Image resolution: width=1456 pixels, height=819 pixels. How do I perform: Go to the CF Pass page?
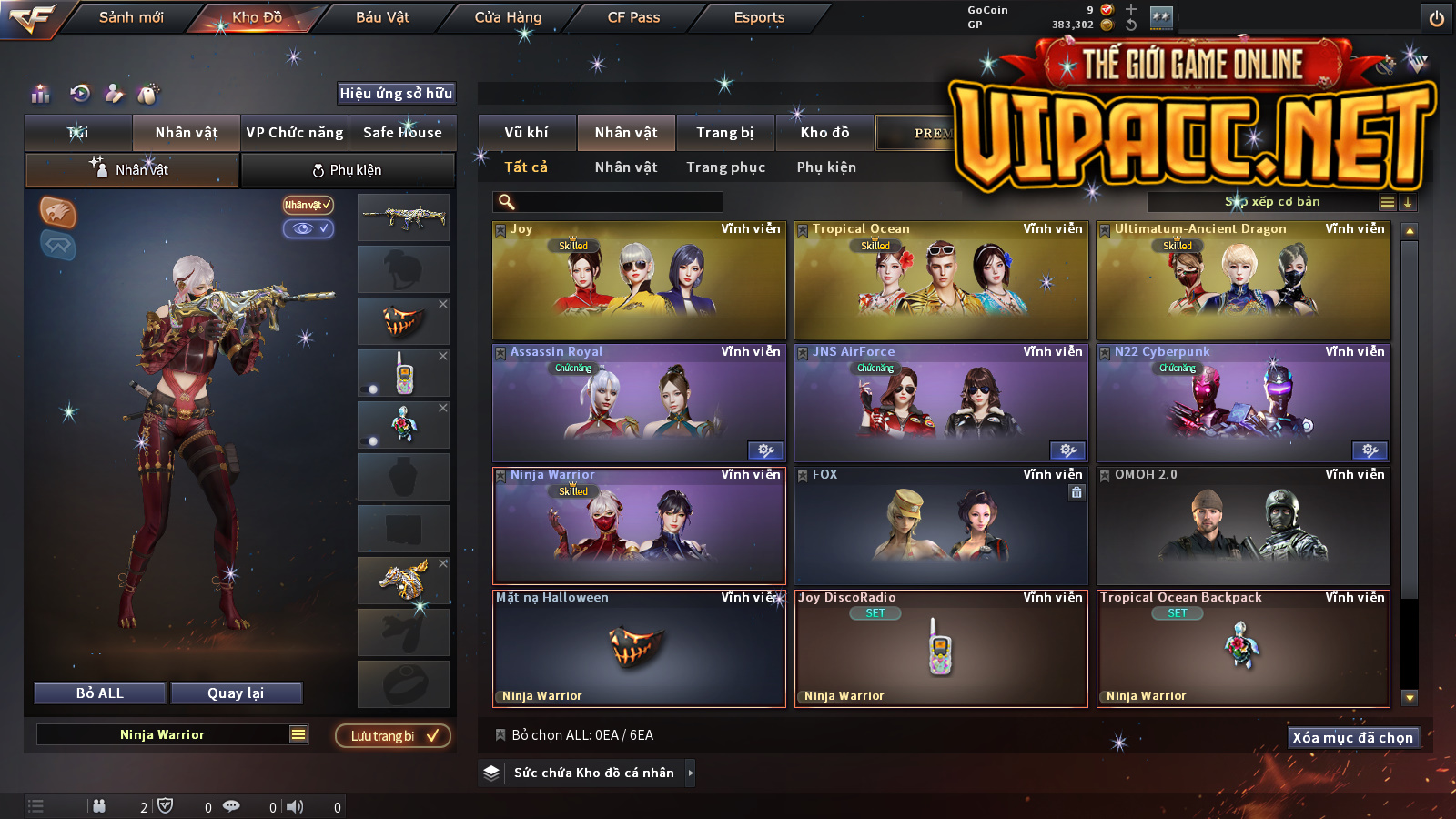click(x=633, y=17)
